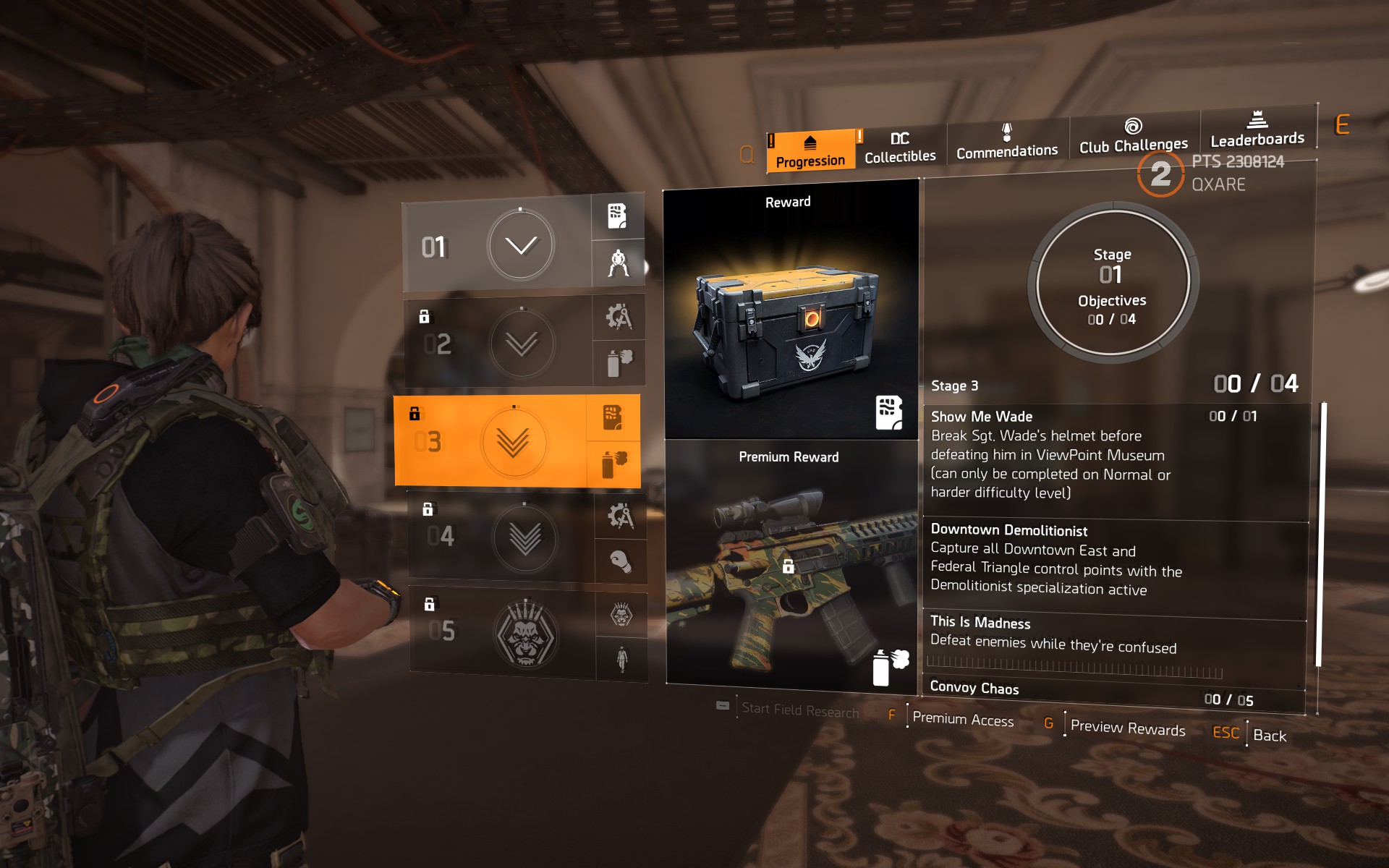Show the Commendations tab
Image resolution: width=1389 pixels, height=868 pixels.
[x=1006, y=142]
